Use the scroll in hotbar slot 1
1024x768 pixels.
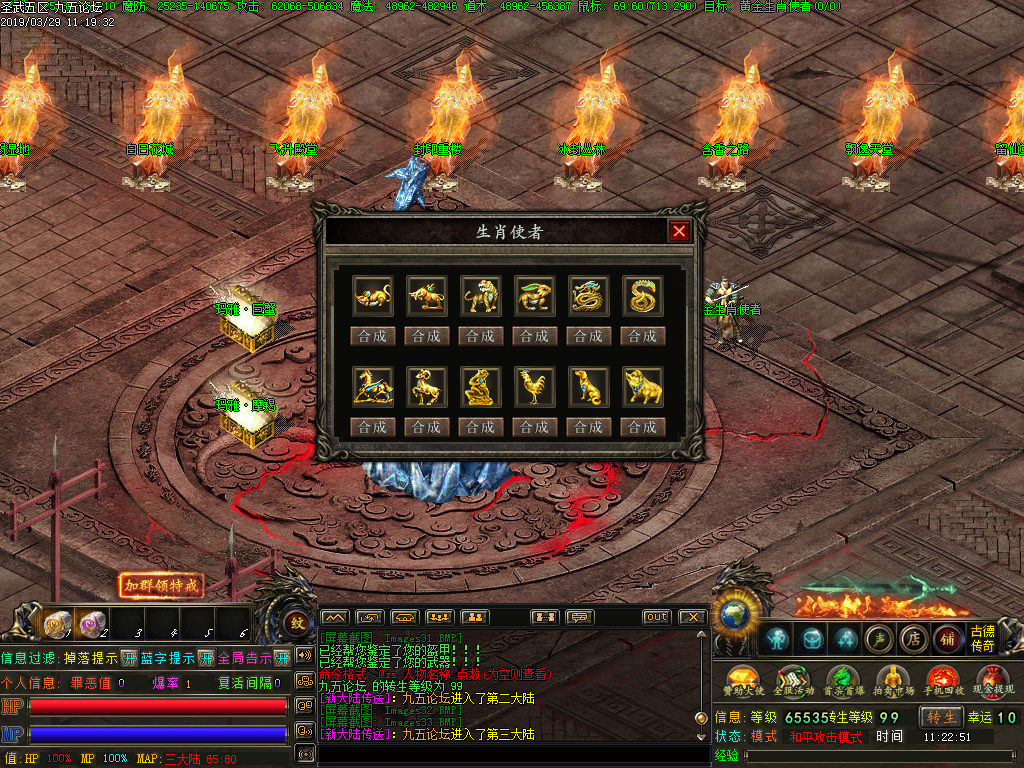[x=57, y=624]
